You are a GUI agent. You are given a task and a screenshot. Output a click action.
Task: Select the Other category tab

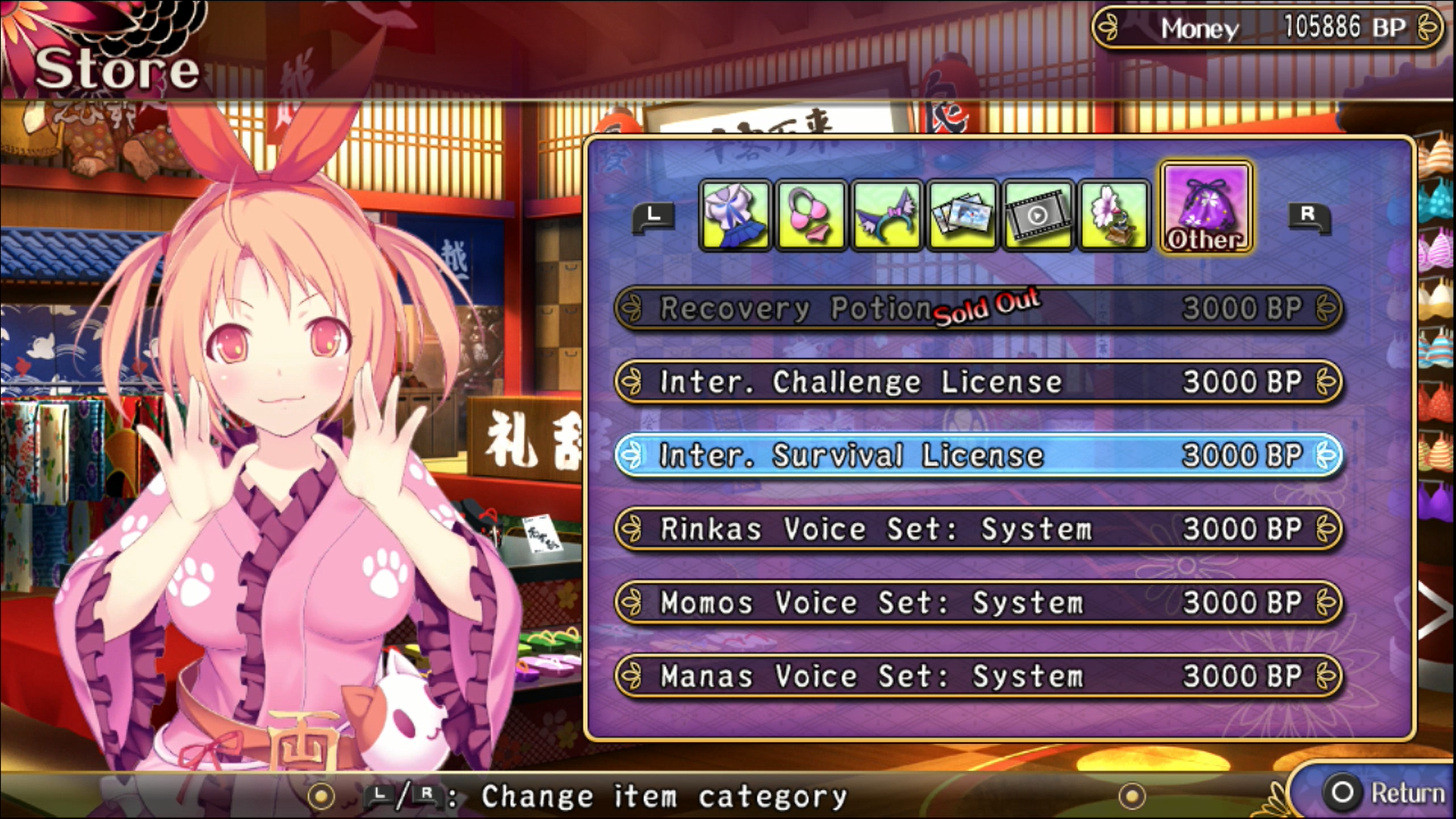pyautogui.click(x=1206, y=207)
